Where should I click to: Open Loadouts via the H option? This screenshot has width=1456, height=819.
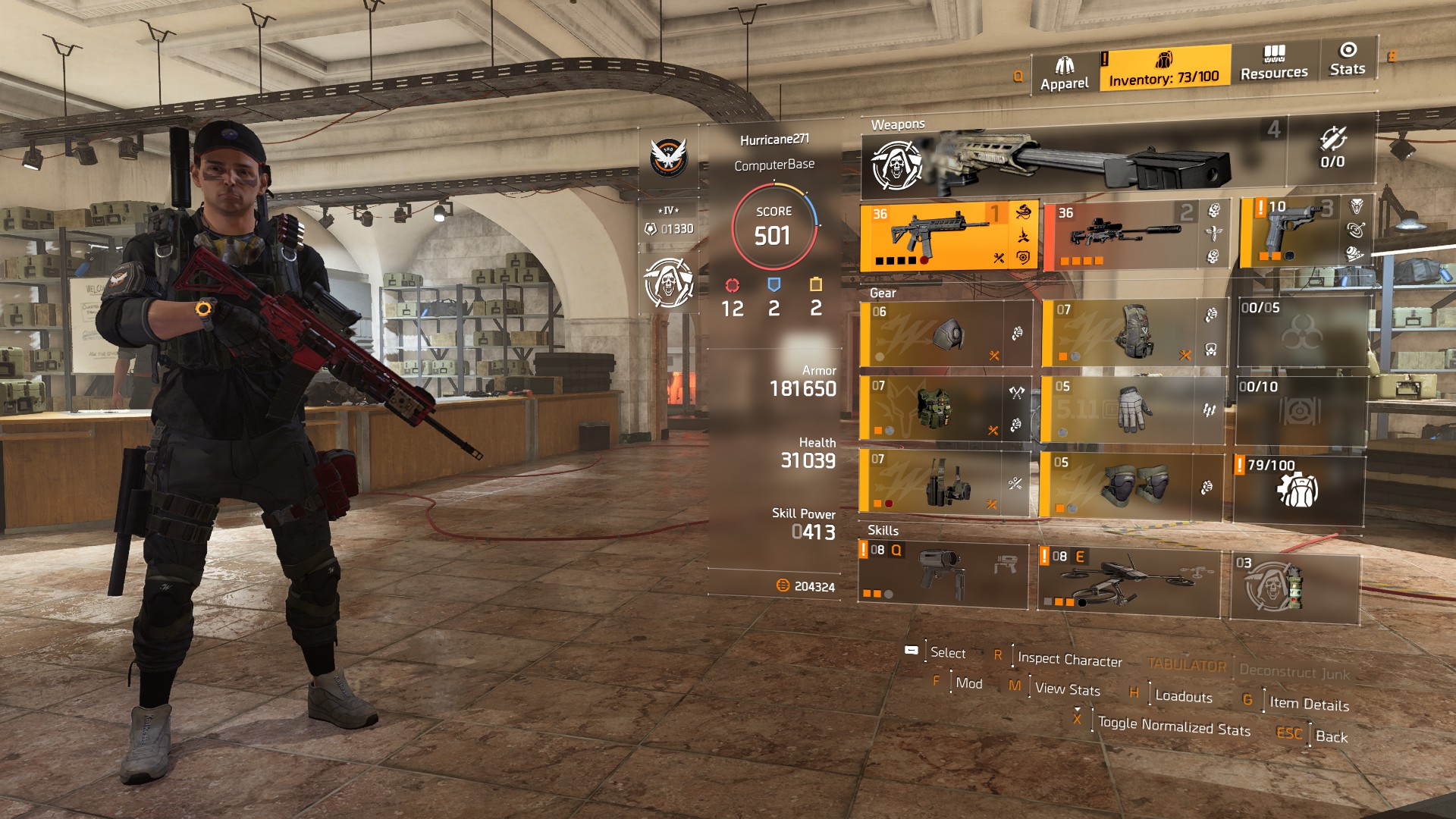(1182, 697)
